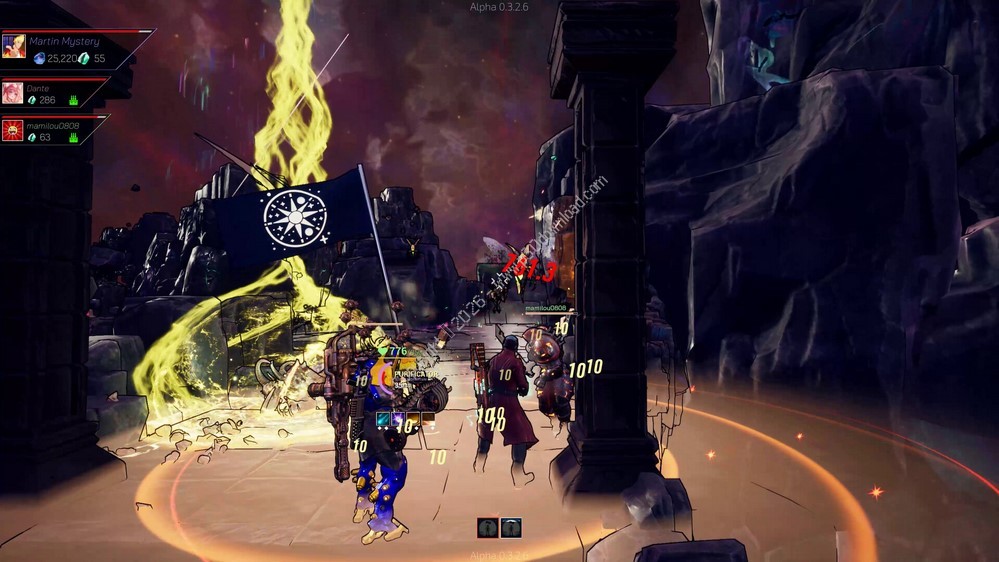This screenshot has width=999, height=562.
Task: Select Dante's party member portrait
Action: [x=12, y=94]
